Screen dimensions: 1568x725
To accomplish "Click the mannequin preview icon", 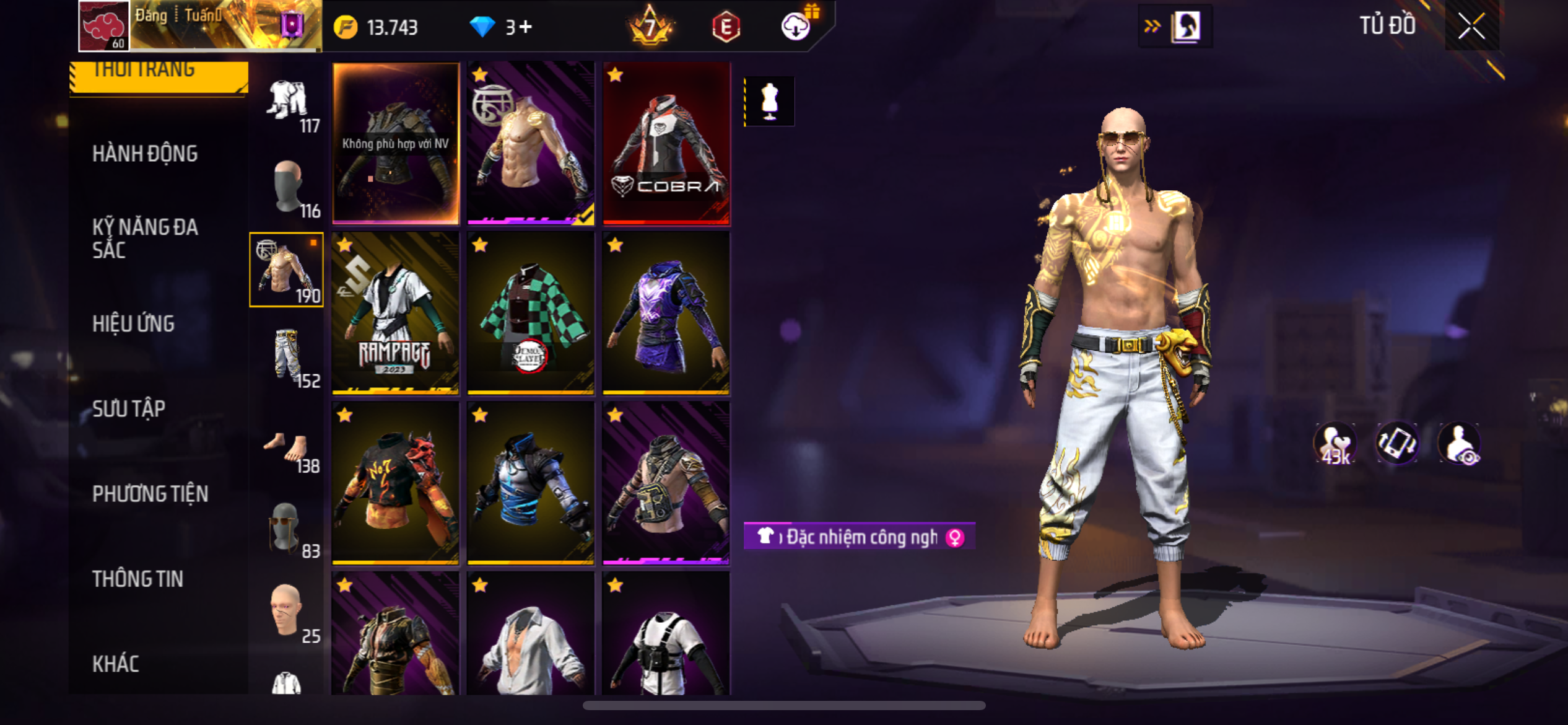I will [x=769, y=102].
